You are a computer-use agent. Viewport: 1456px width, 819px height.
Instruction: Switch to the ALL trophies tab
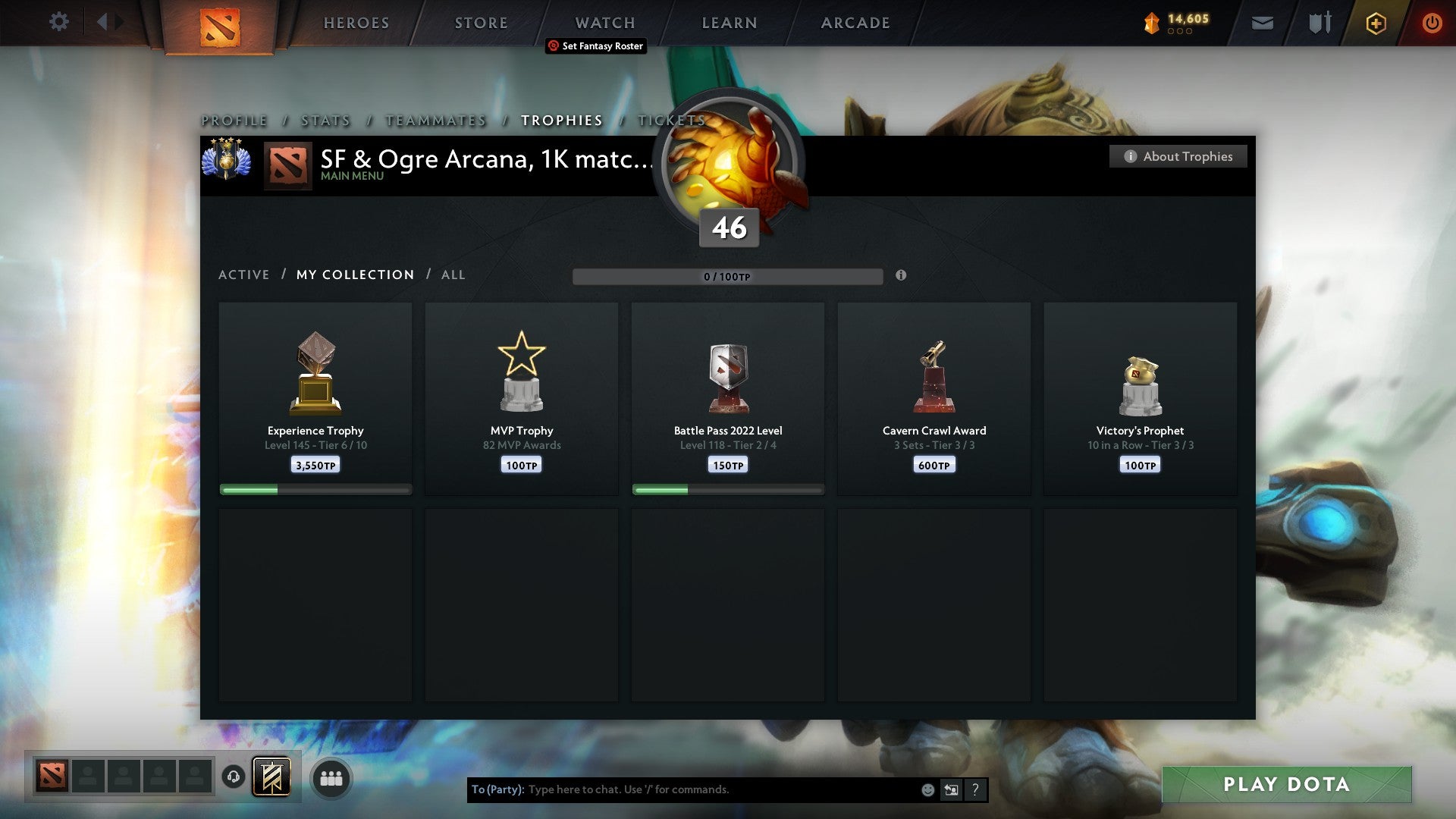pos(453,275)
